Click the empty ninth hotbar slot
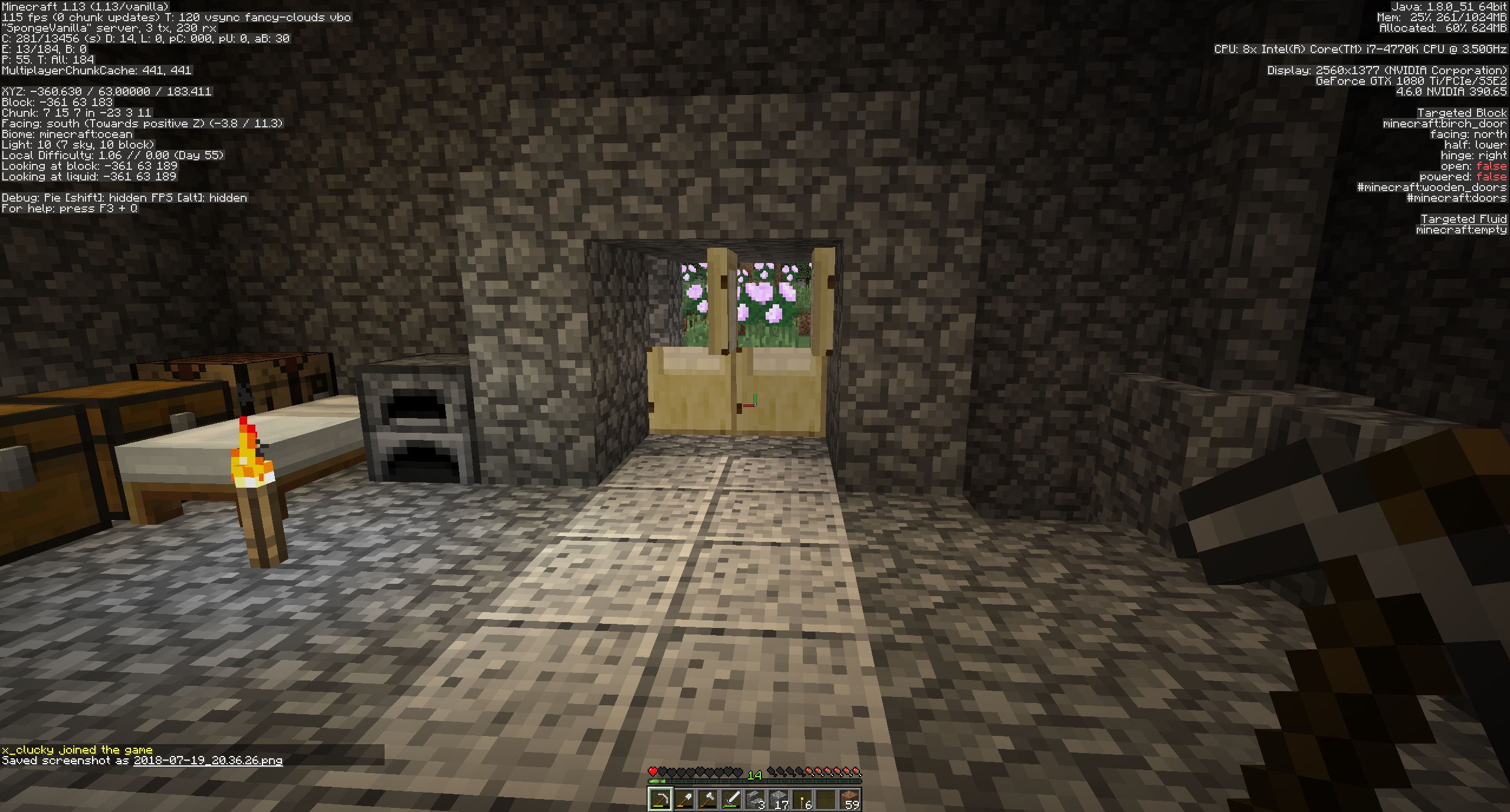 click(x=827, y=801)
